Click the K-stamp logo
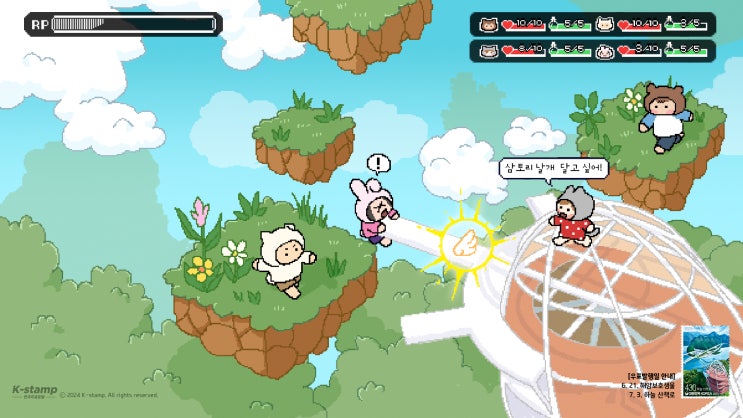The image size is (743, 418). point(34,391)
